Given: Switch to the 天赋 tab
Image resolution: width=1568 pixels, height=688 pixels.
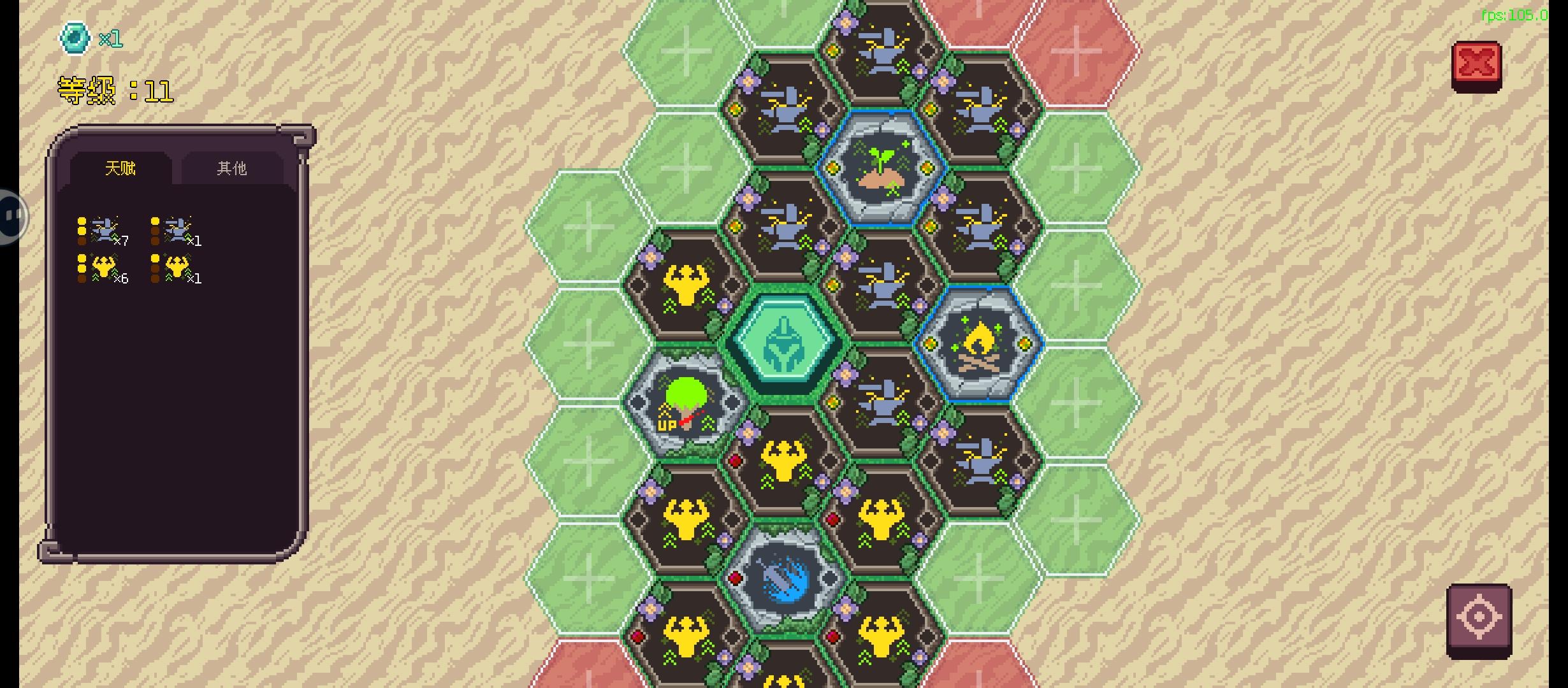Looking at the screenshot, I should click(119, 168).
